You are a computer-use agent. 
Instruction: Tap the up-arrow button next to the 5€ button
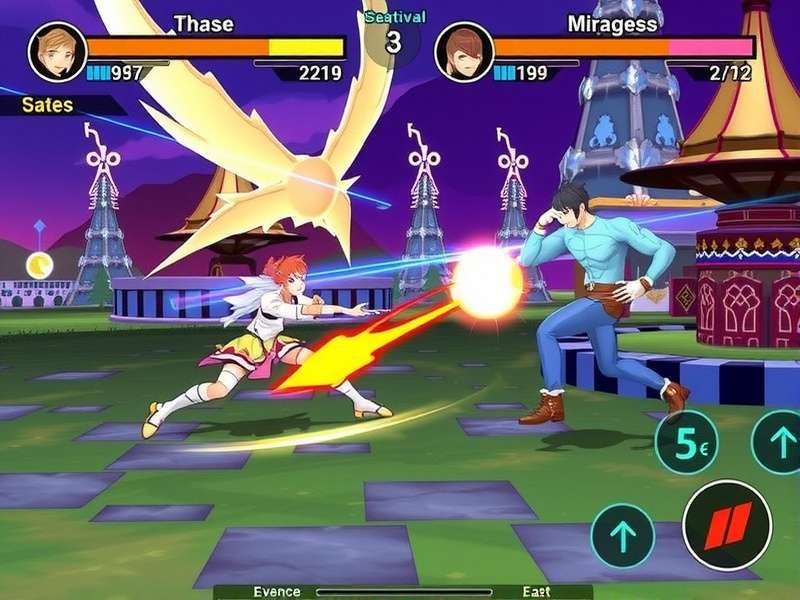pos(778,441)
